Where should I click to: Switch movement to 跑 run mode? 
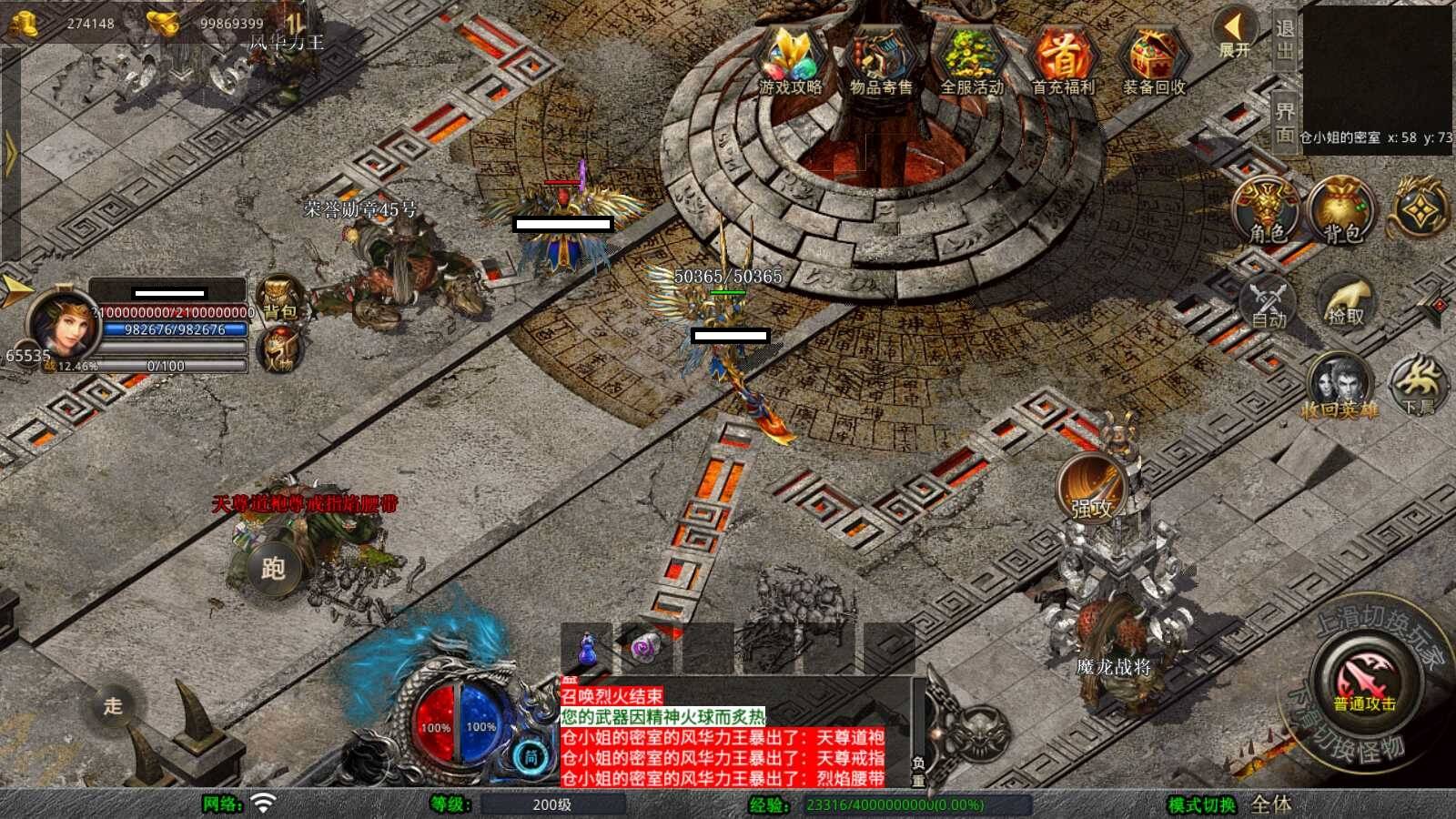273,569
